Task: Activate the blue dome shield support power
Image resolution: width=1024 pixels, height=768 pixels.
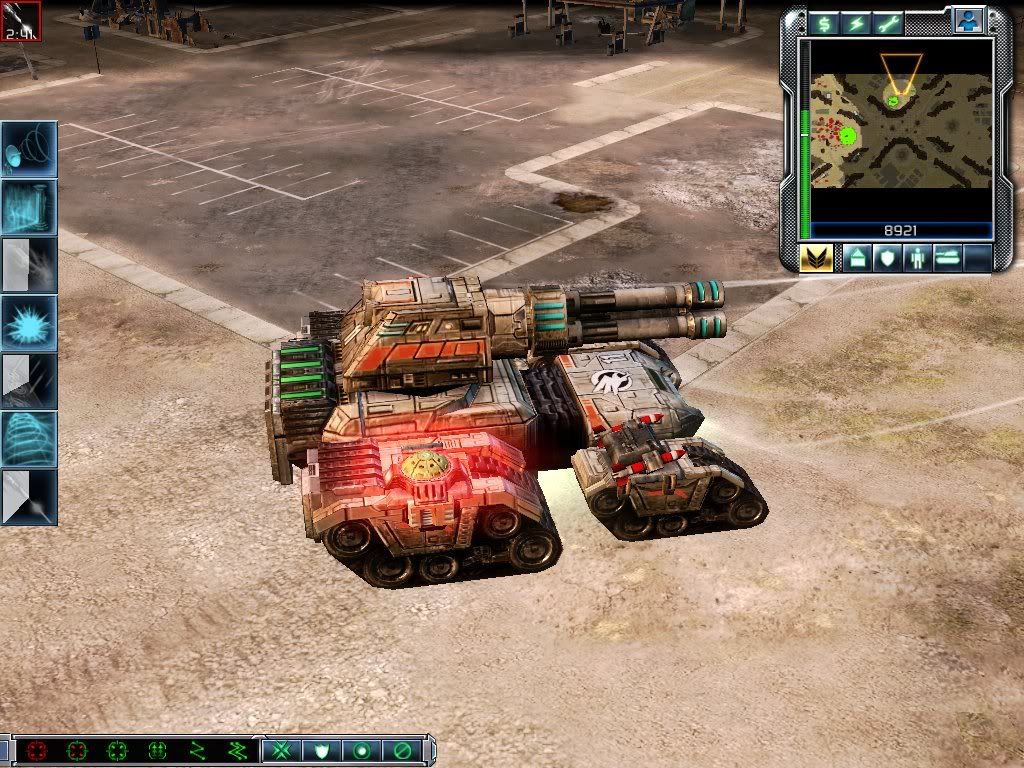Action: click(29, 438)
